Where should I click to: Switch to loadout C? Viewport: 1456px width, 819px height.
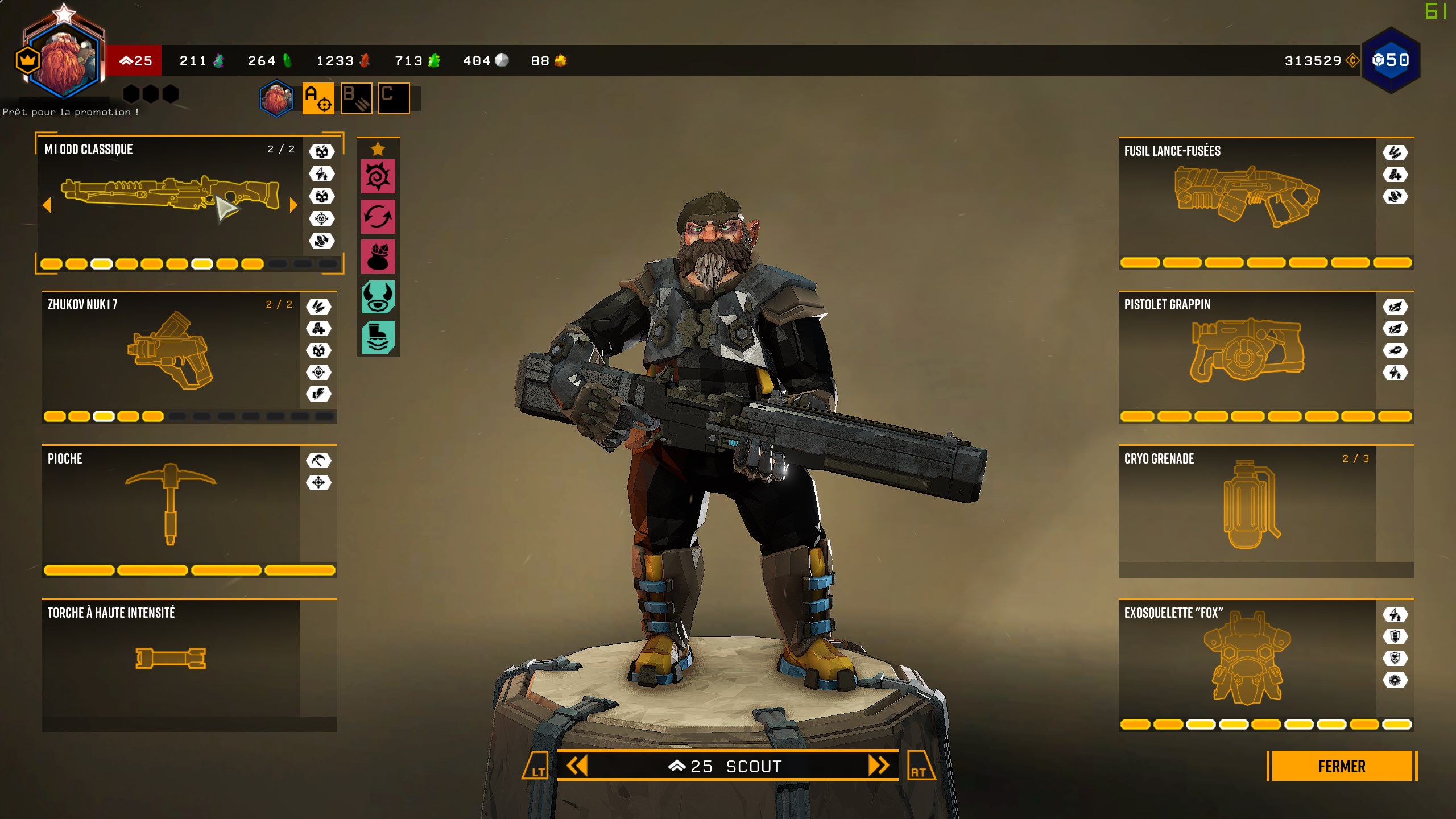(394, 98)
